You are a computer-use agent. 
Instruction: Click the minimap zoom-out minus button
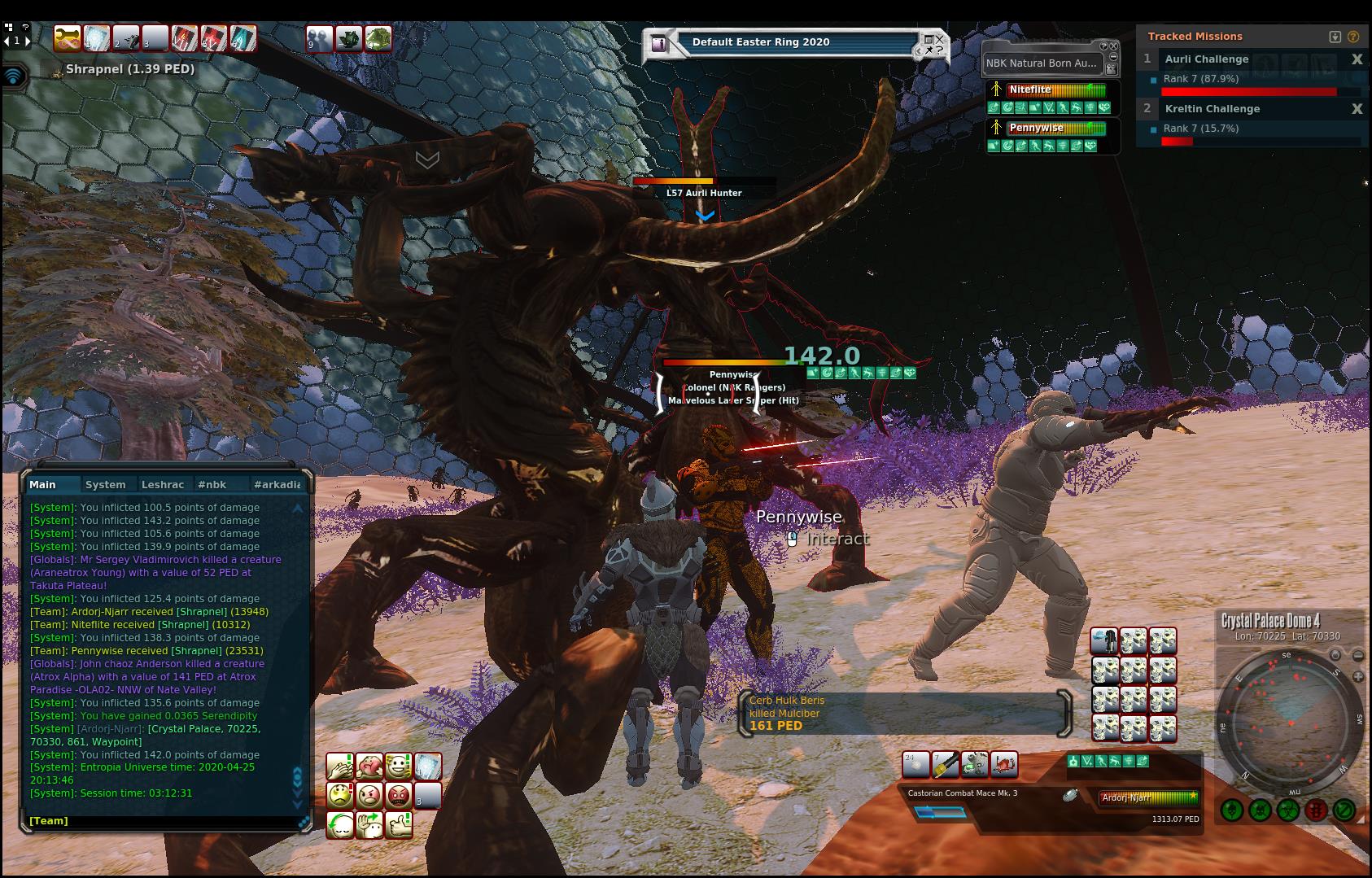(x=1358, y=655)
